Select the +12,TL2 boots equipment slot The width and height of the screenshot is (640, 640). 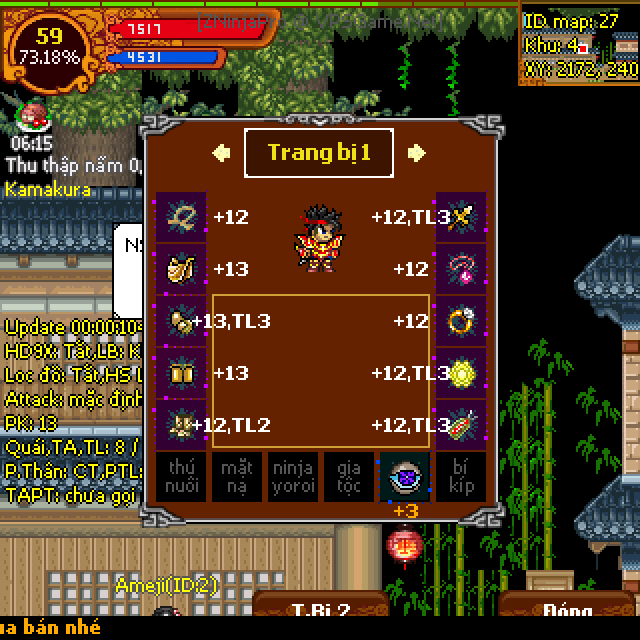(x=181, y=425)
